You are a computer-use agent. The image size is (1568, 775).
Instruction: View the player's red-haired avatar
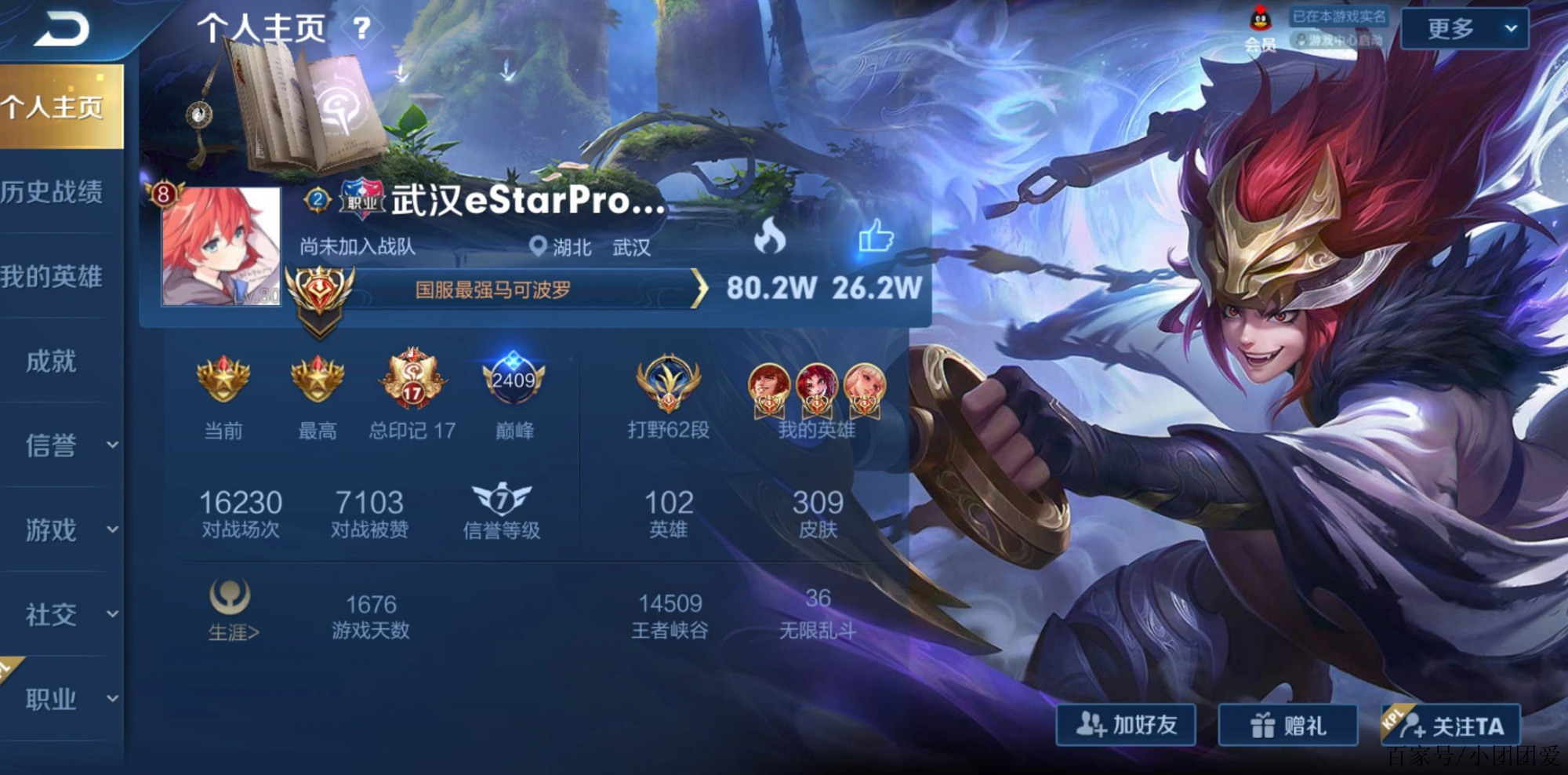tap(220, 246)
